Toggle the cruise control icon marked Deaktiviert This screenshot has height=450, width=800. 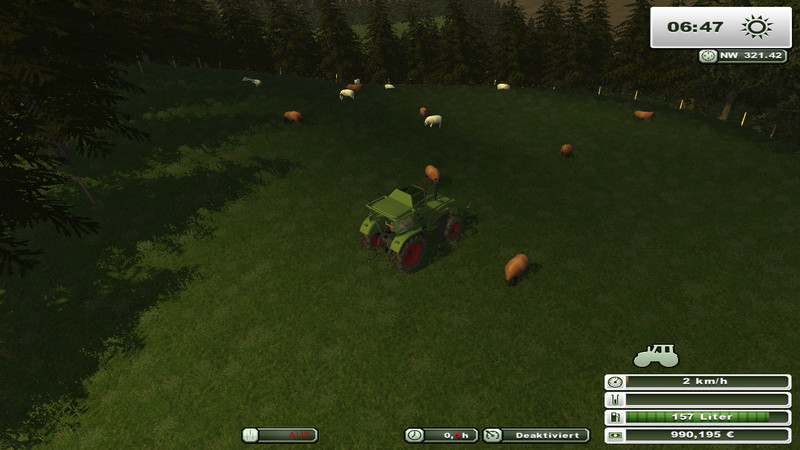click(x=492, y=435)
